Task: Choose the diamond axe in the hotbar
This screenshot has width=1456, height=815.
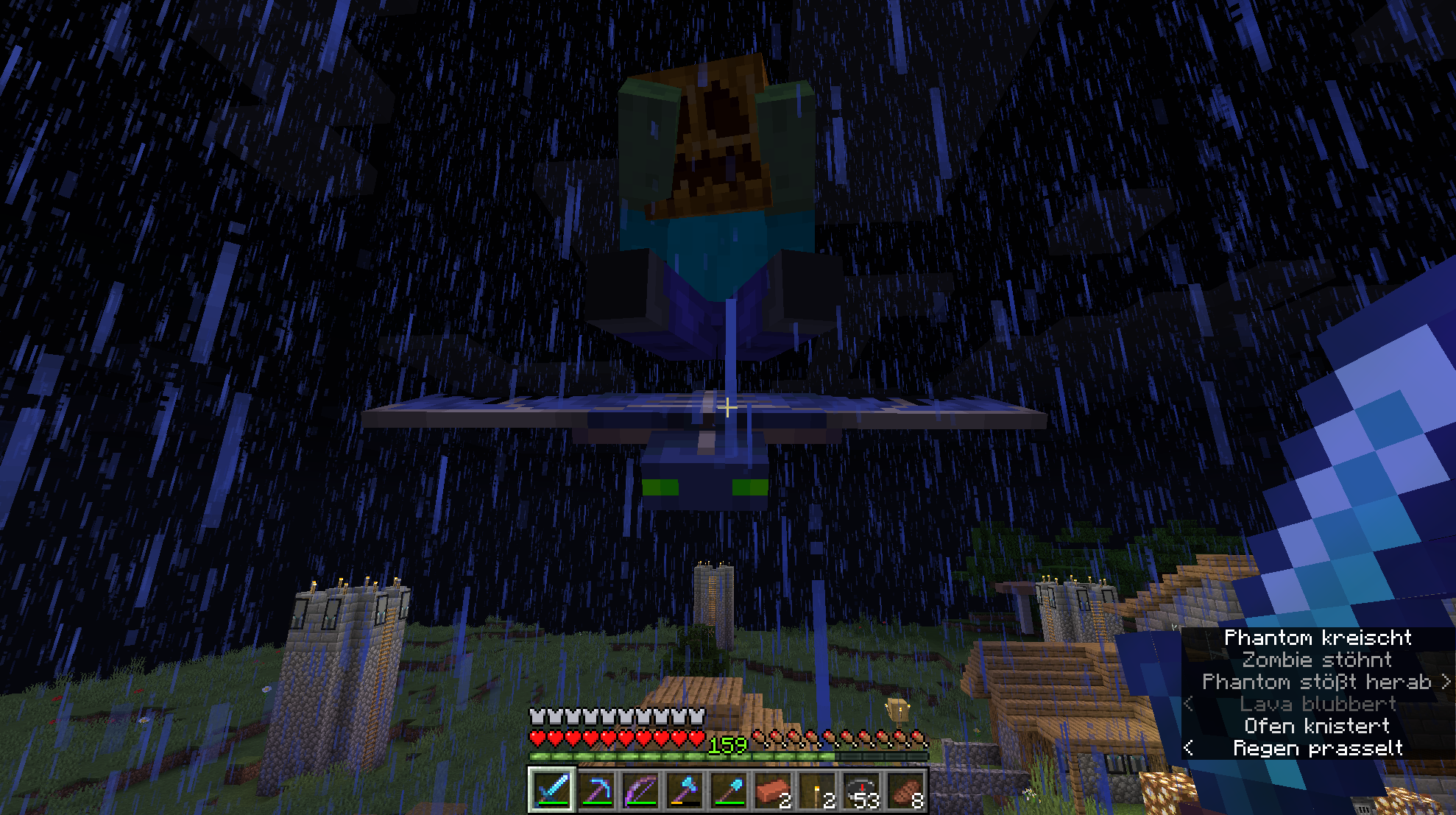Action: [x=685, y=791]
